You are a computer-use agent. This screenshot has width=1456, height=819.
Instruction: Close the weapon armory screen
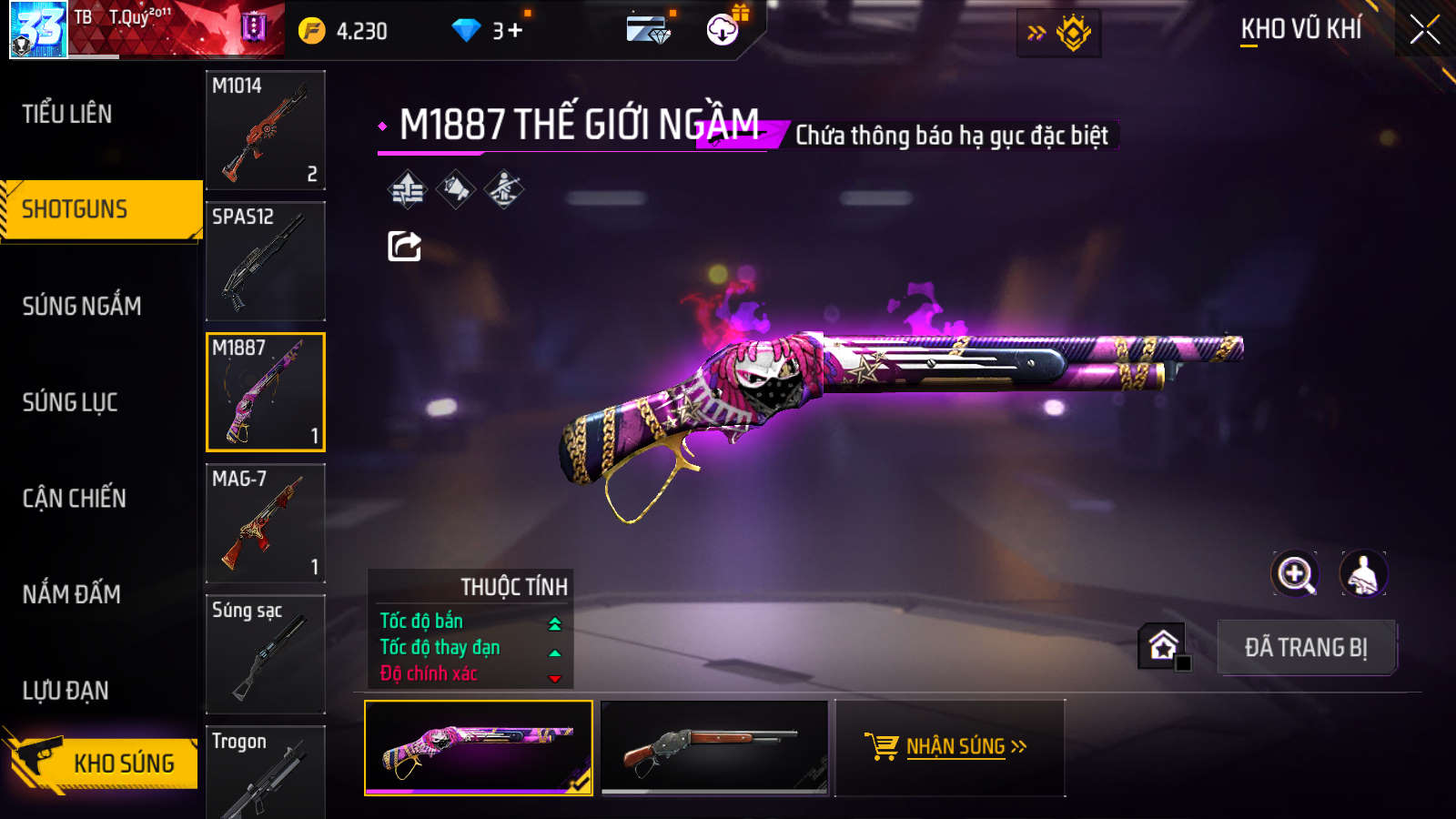click(1424, 30)
